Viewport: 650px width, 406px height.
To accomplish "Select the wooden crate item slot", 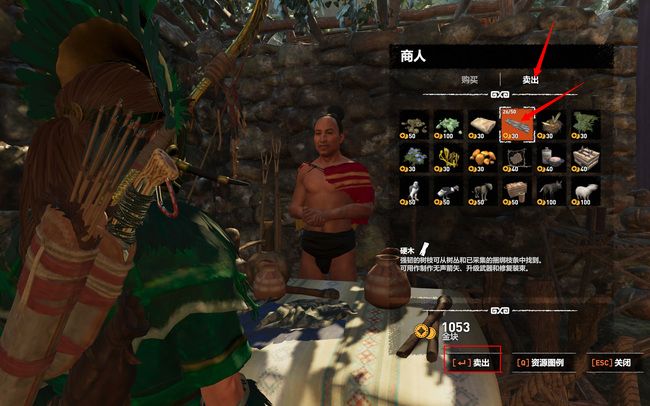I will [584, 156].
